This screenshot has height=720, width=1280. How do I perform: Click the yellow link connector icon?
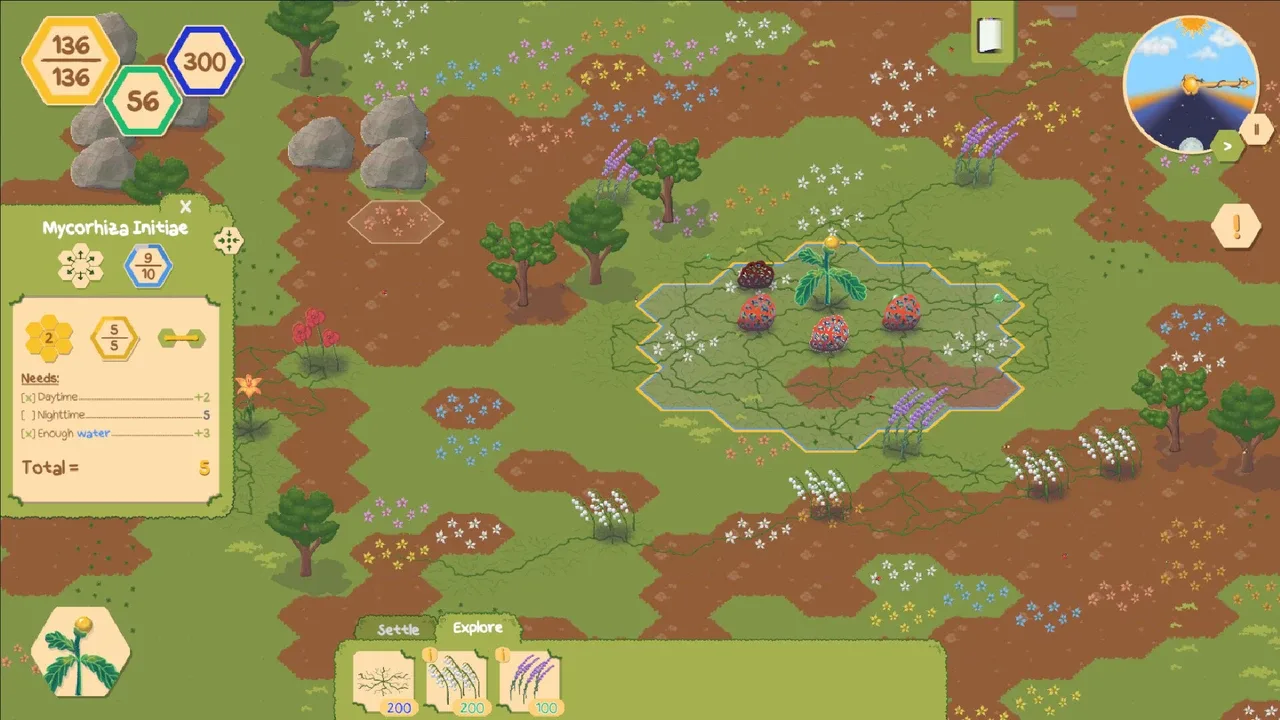click(181, 339)
